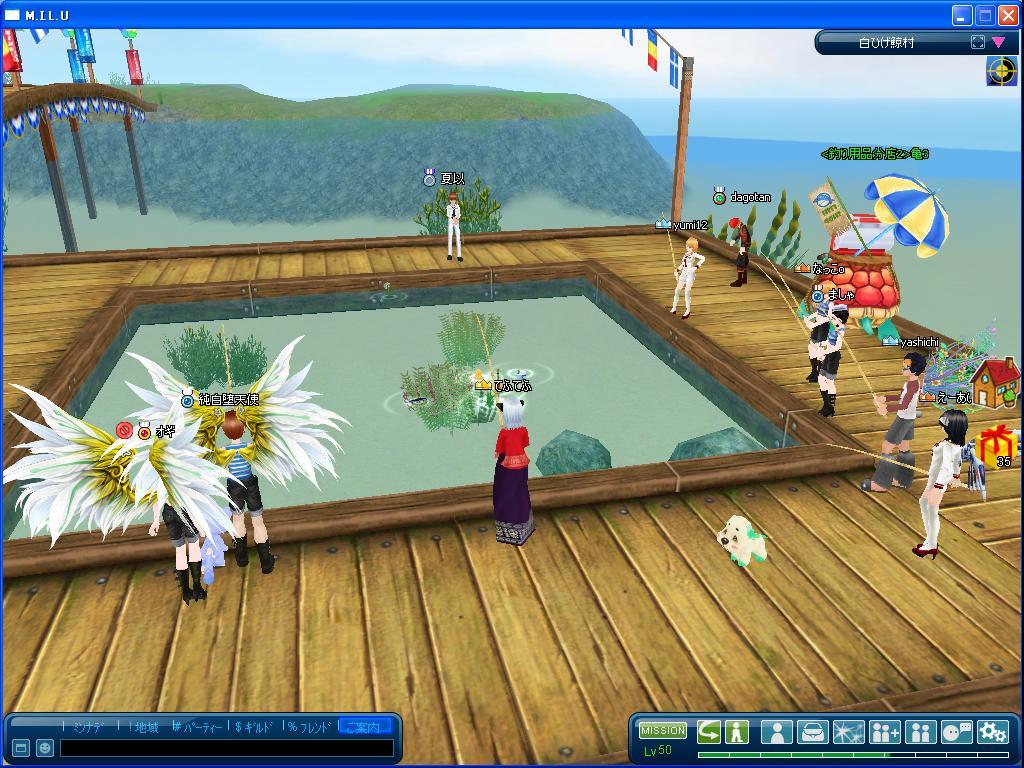This screenshot has width=1024, height=768.
Task: Open the smiley emoticon picker
Action: [45, 748]
